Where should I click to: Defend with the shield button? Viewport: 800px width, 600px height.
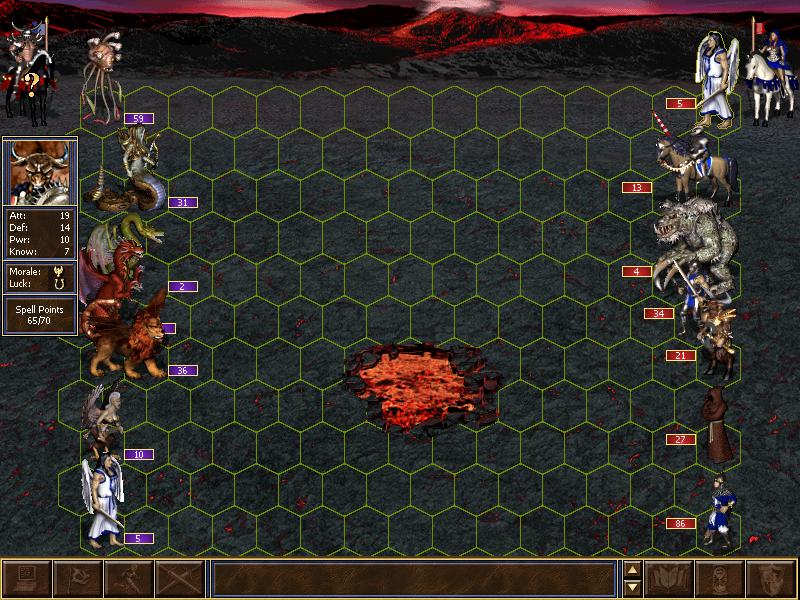[772, 579]
